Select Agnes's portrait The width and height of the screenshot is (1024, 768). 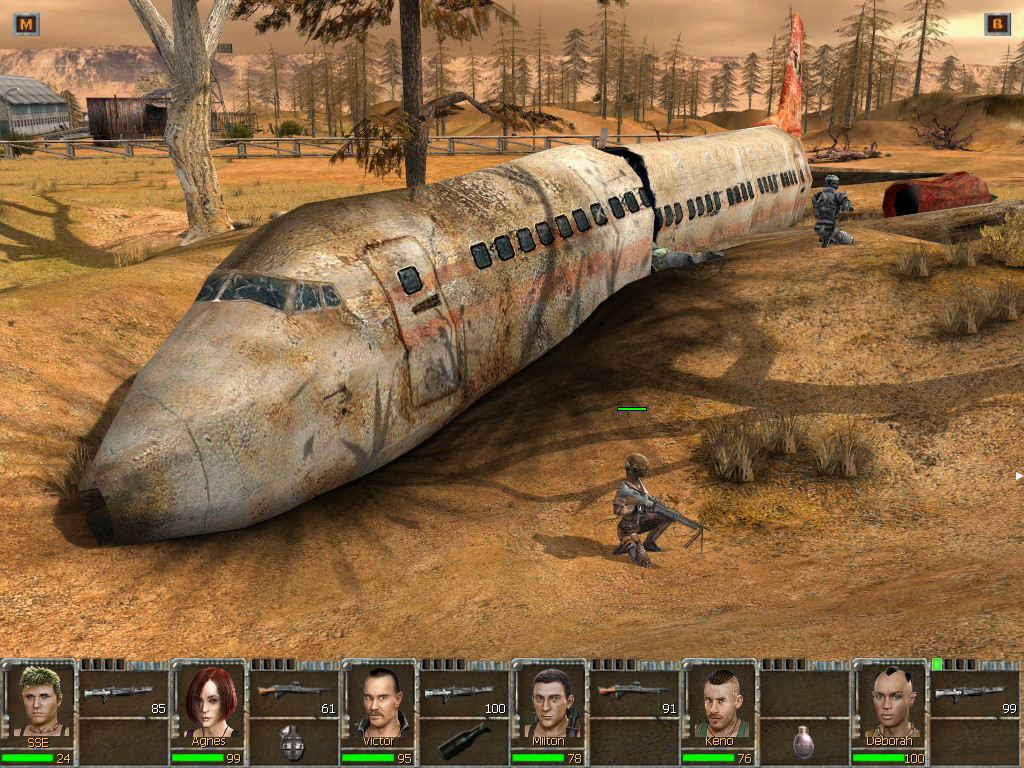click(210, 699)
